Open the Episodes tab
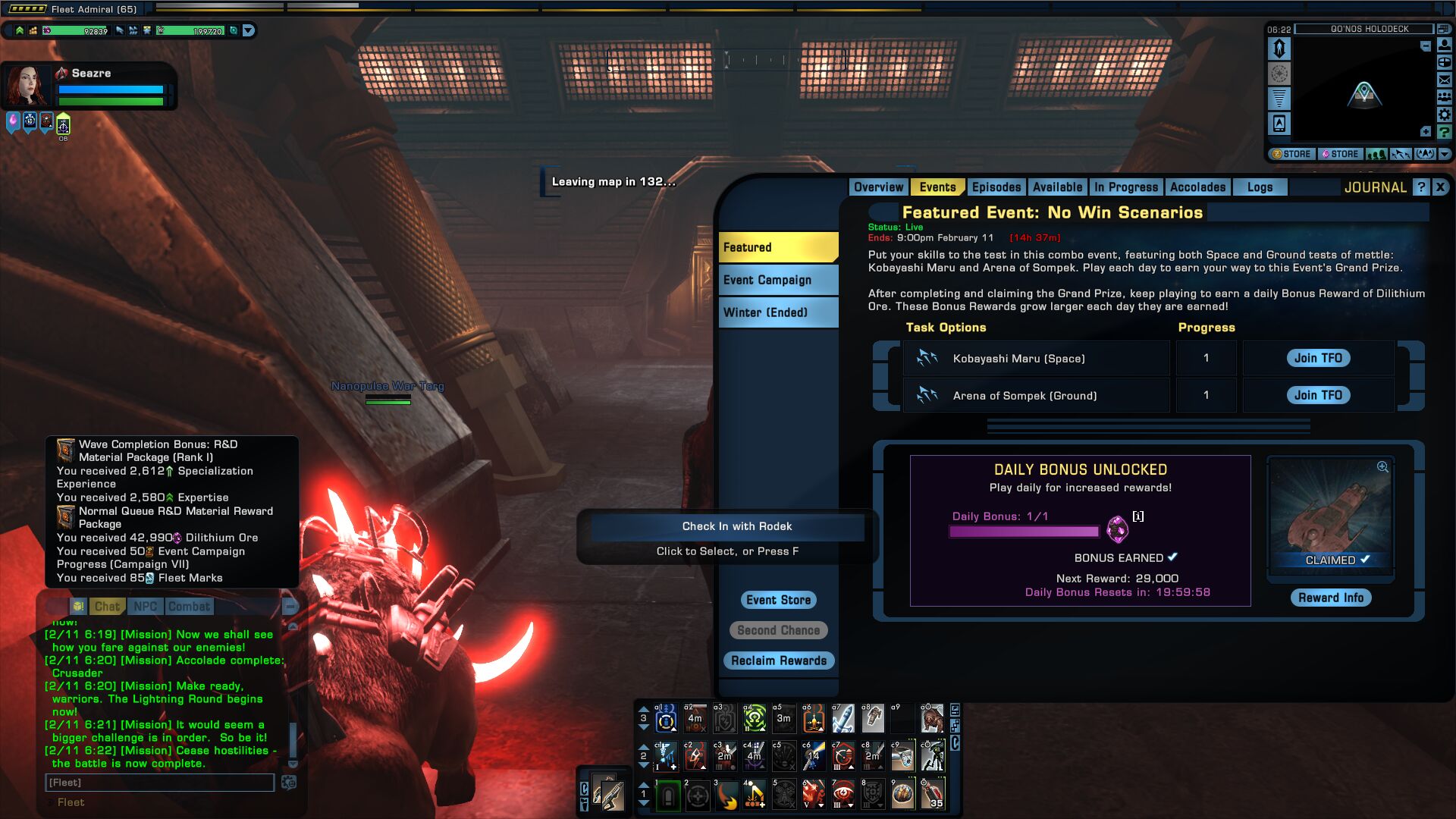Image resolution: width=1456 pixels, height=819 pixels. [996, 187]
